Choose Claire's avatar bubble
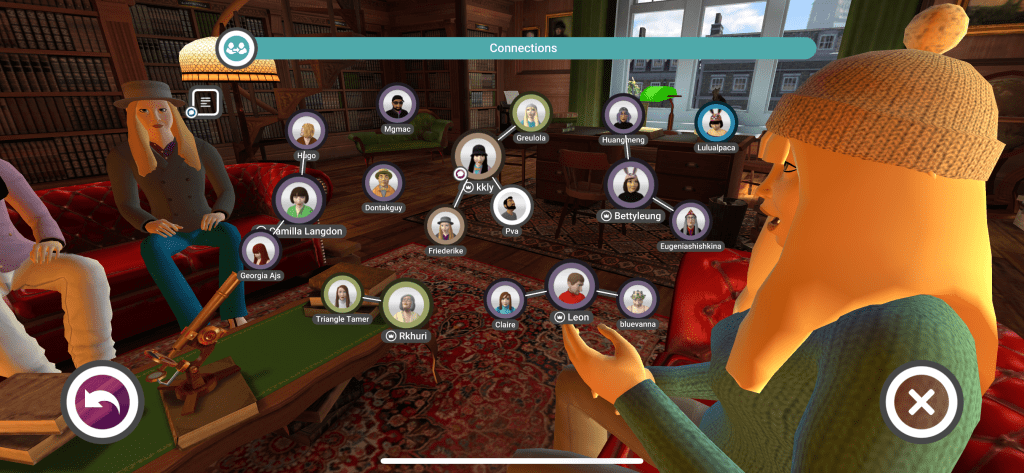 coord(505,299)
